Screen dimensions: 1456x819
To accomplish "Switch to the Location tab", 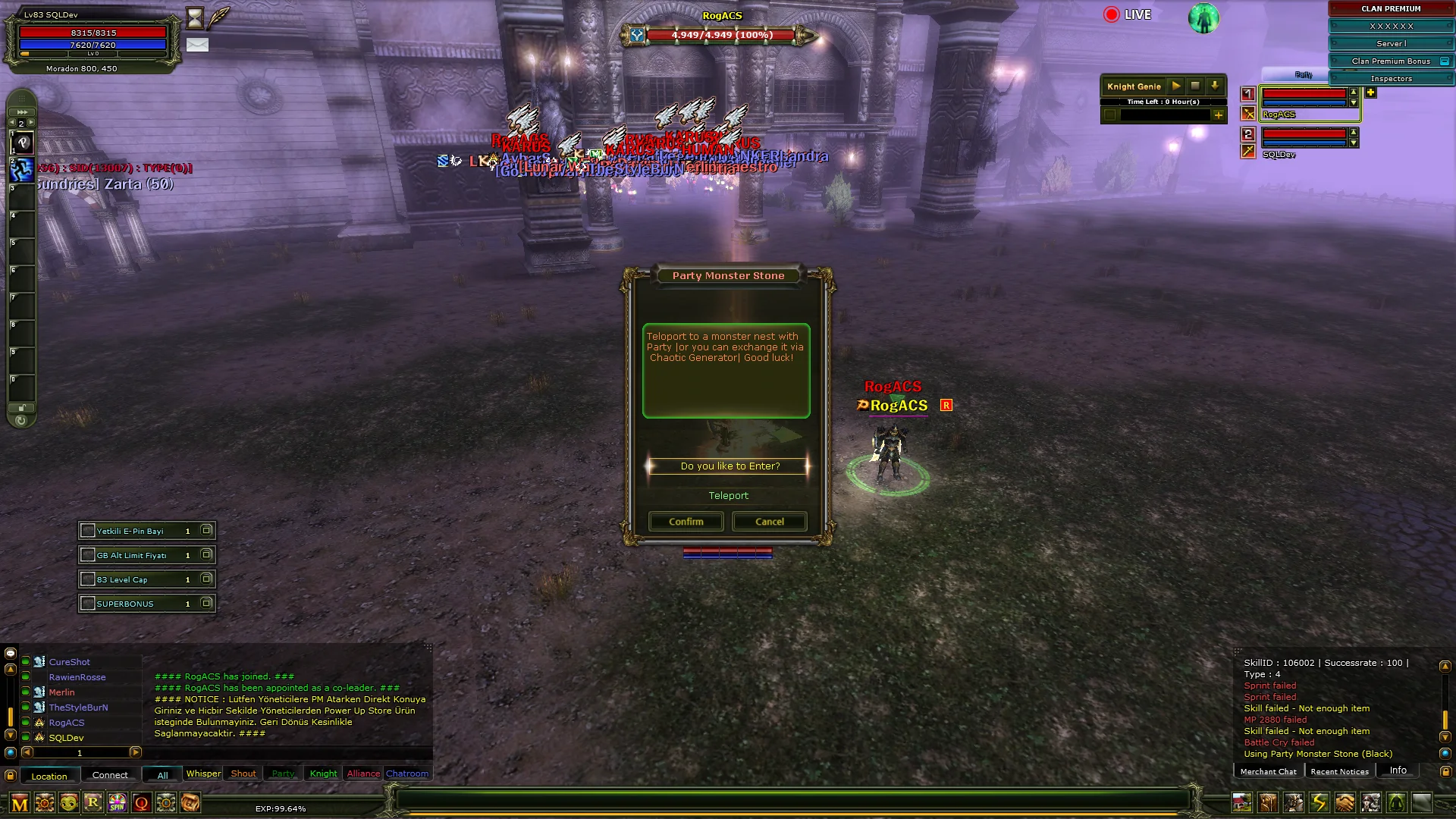I will pyautogui.click(x=49, y=776).
